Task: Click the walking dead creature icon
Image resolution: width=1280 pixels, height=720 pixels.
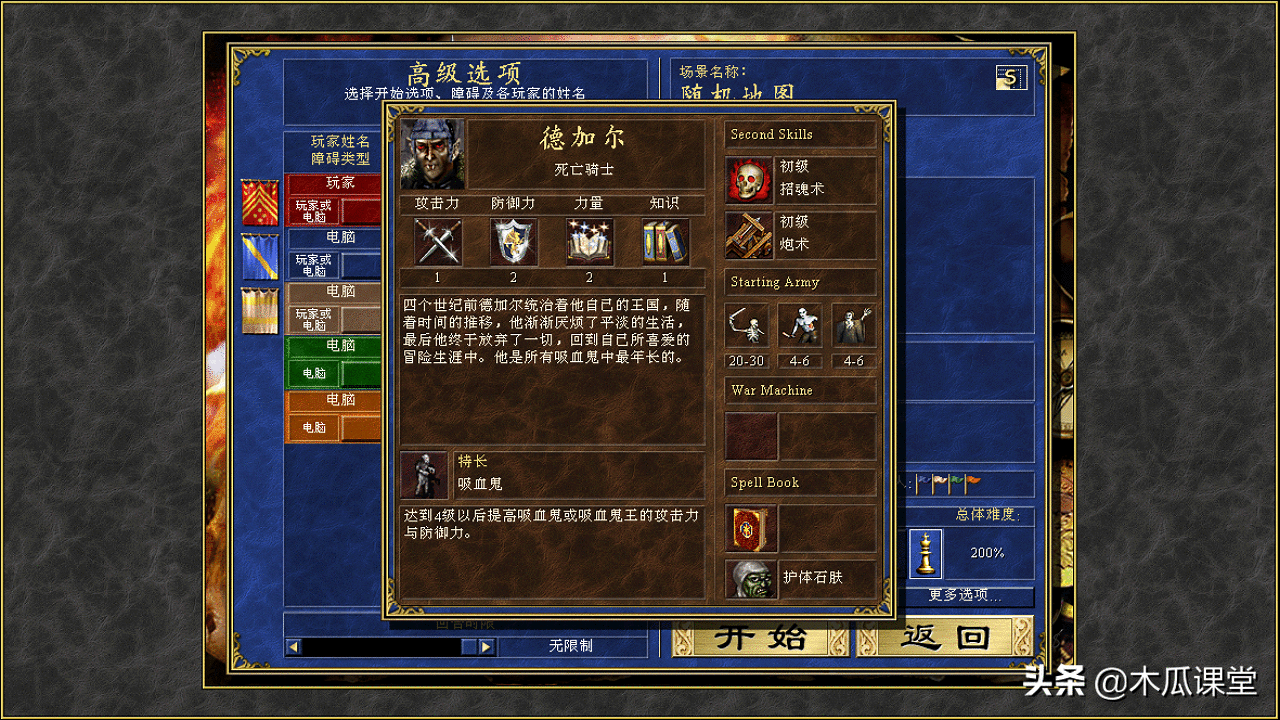Action: pyautogui.click(x=800, y=327)
